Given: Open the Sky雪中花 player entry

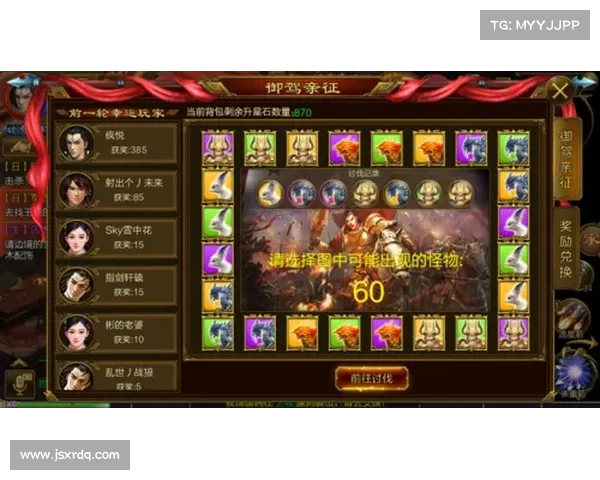Looking at the screenshot, I should (x=116, y=236).
